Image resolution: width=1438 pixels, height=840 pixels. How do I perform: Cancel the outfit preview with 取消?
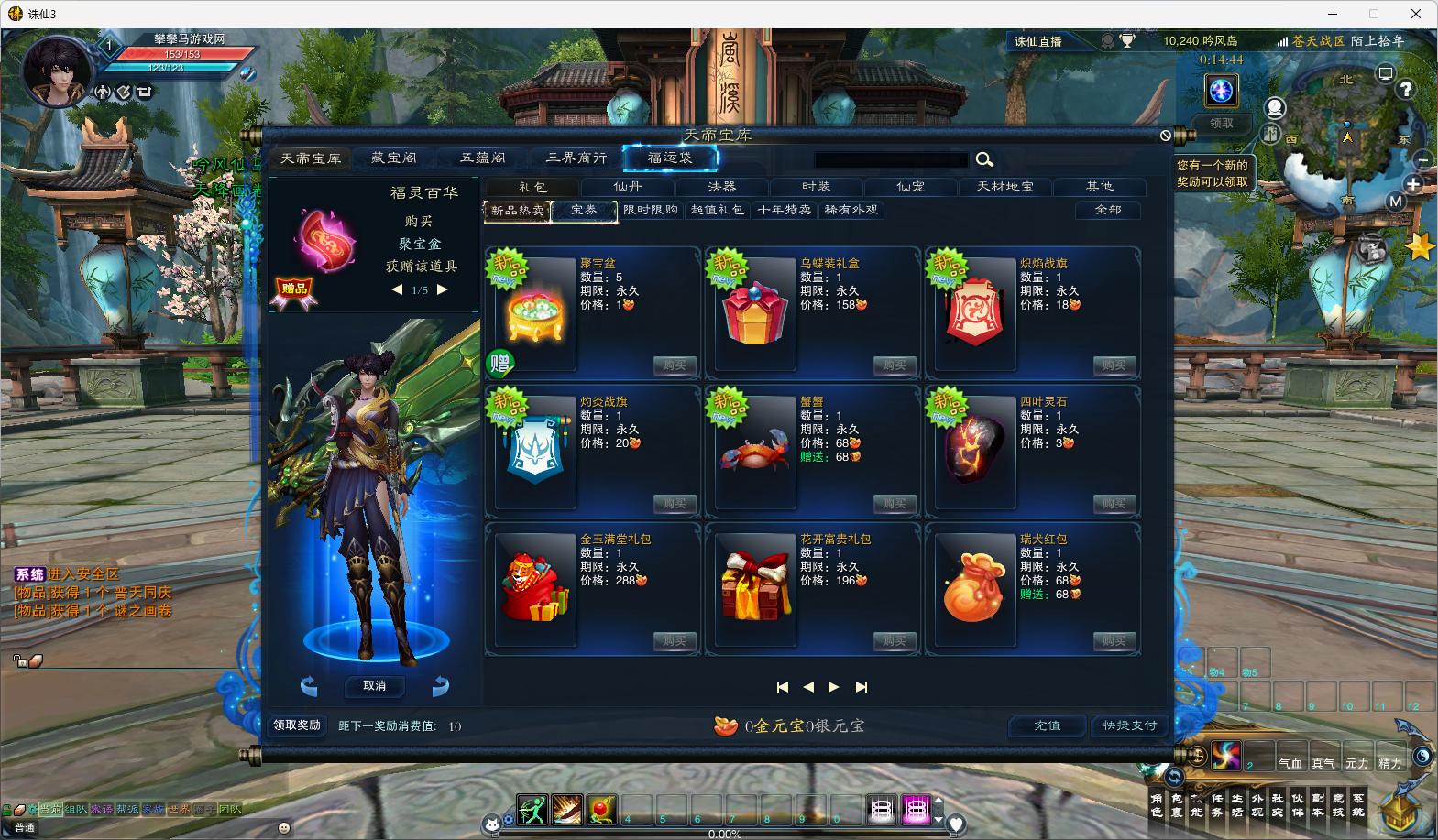pos(374,686)
